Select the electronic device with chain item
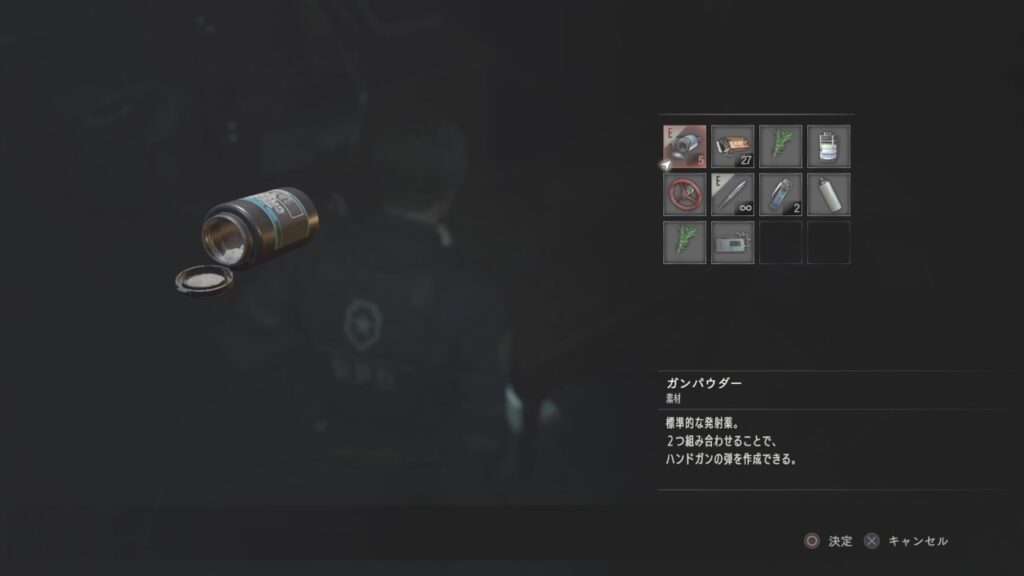The width and height of the screenshot is (1024, 576). pos(733,242)
